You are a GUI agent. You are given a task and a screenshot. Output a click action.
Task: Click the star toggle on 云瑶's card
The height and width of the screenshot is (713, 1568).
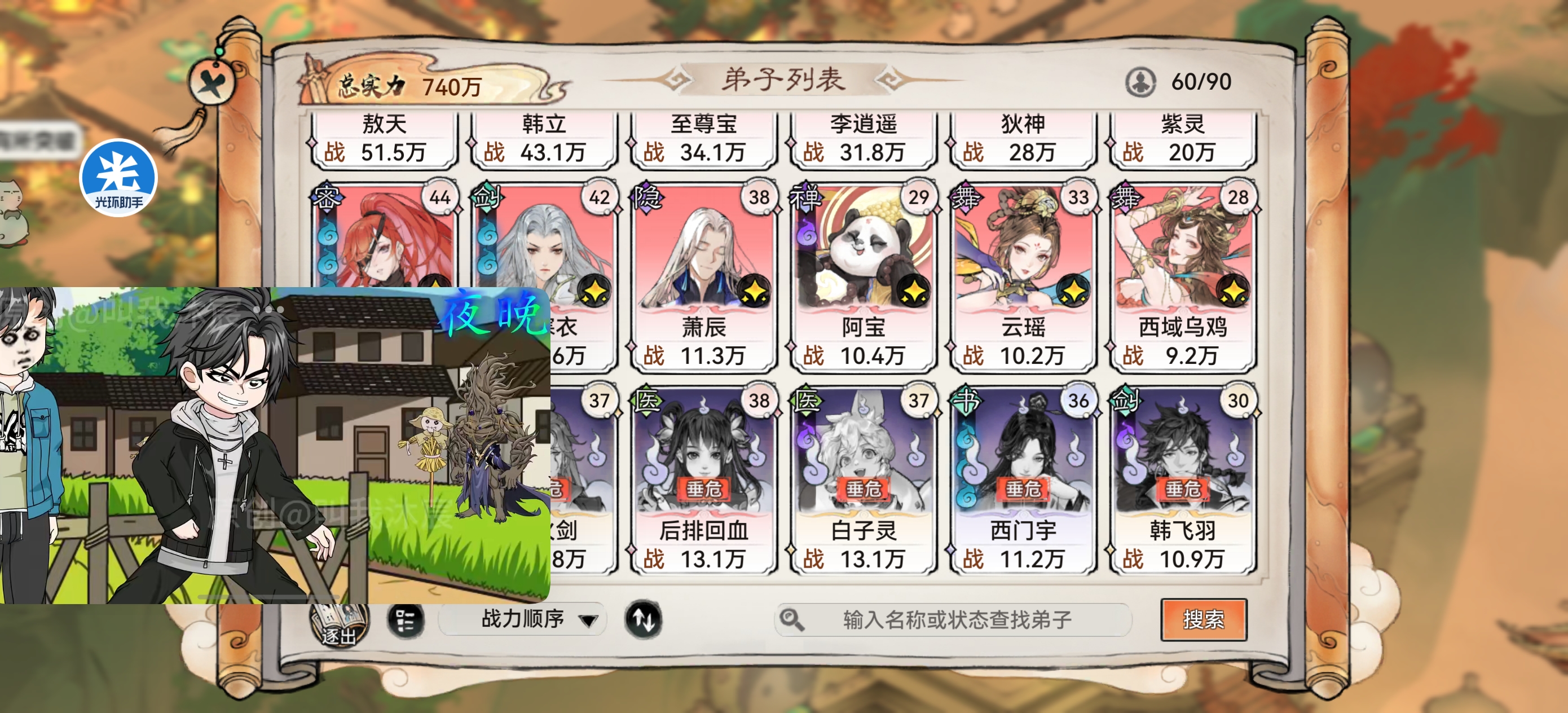click(1073, 291)
